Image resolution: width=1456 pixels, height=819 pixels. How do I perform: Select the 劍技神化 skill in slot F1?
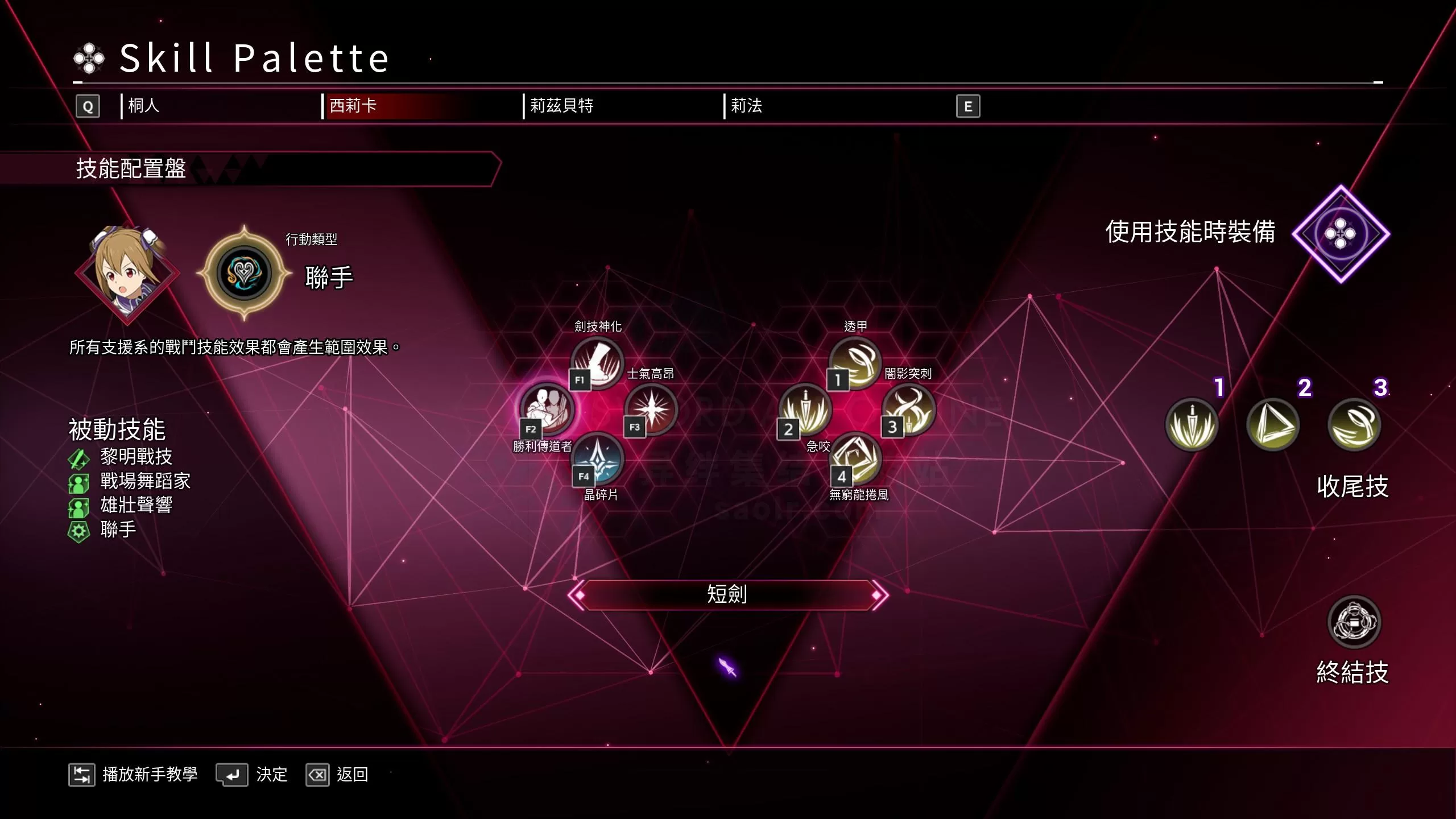click(x=597, y=363)
